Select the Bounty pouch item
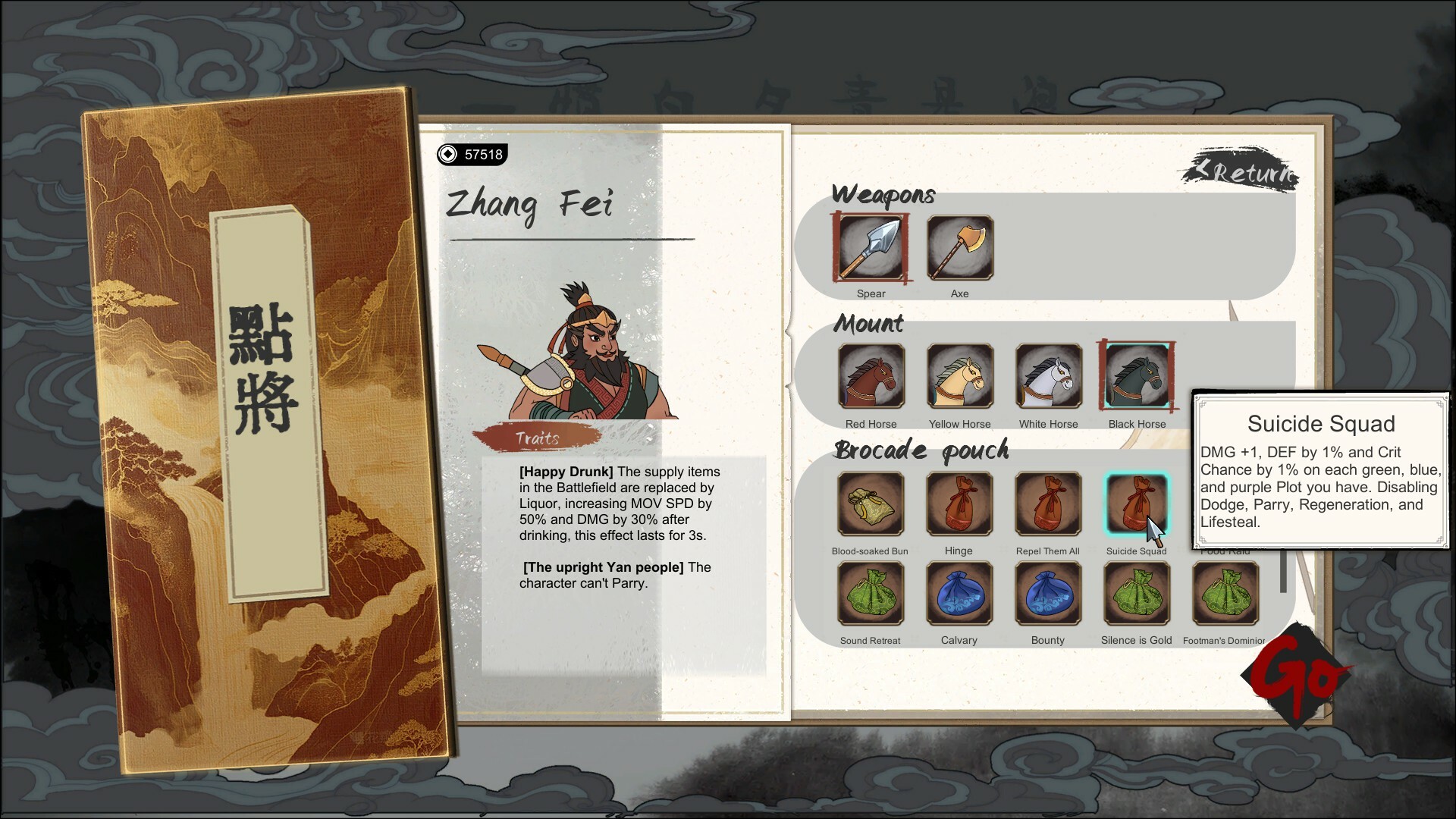The image size is (1456, 819). coord(1048,595)
